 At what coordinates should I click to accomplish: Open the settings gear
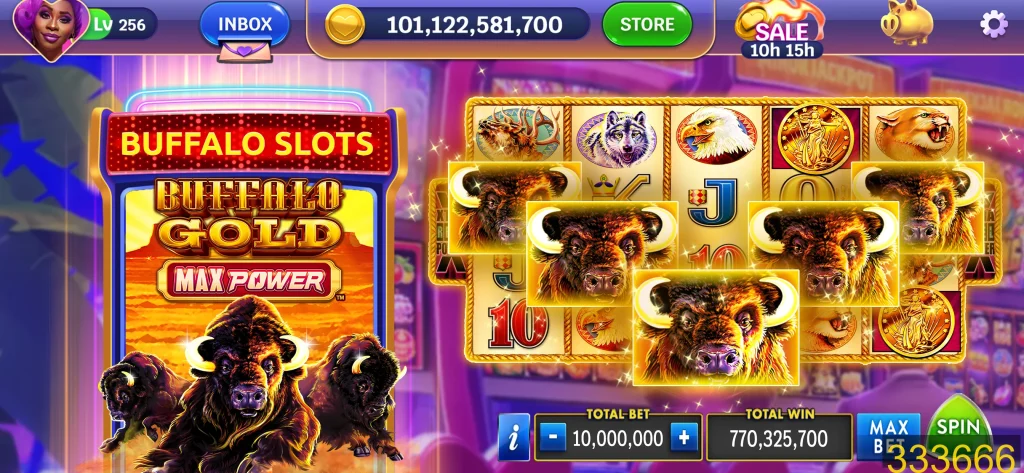(x=993, y=24)
